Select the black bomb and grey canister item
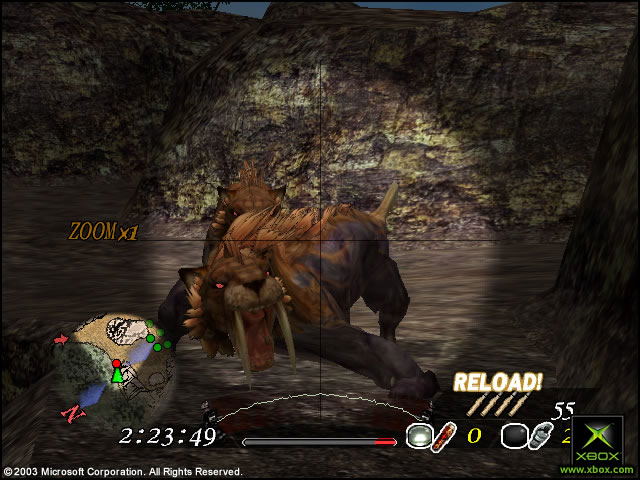Image resolution: width=640 pixels, height=480 pixels. pos(527,436)
